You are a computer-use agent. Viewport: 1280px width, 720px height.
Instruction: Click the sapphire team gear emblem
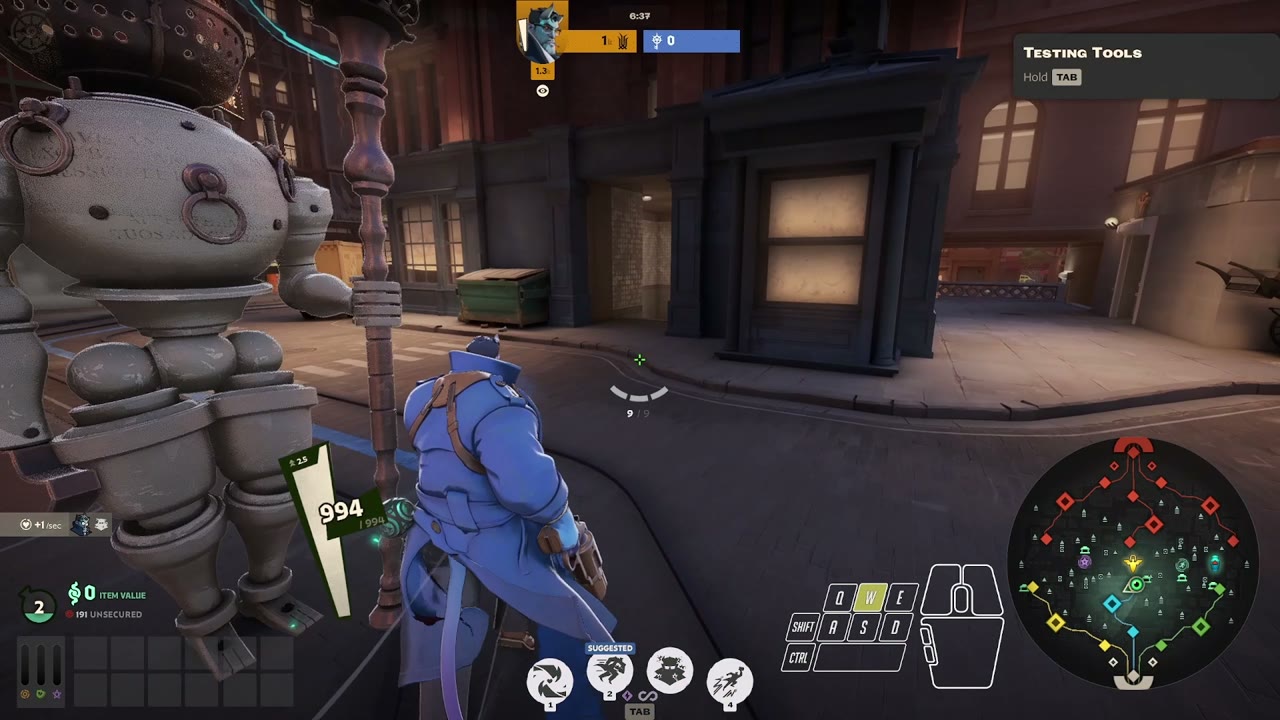(x=658, y=40)
